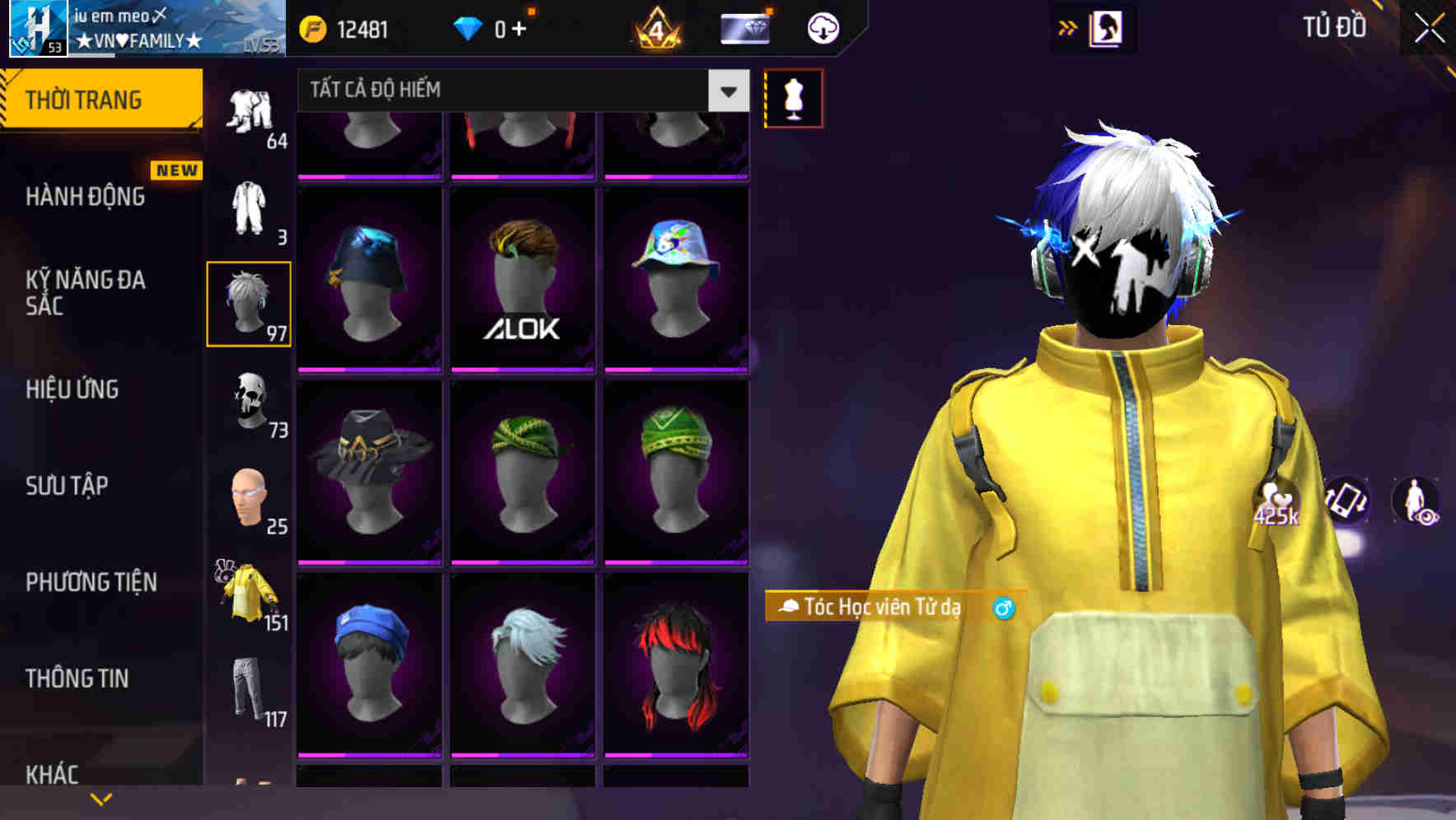The height and width of the screenshot is (820, 1456).
Task: Open the cloud download icon in top bar
Action: [x=821, y=27]
